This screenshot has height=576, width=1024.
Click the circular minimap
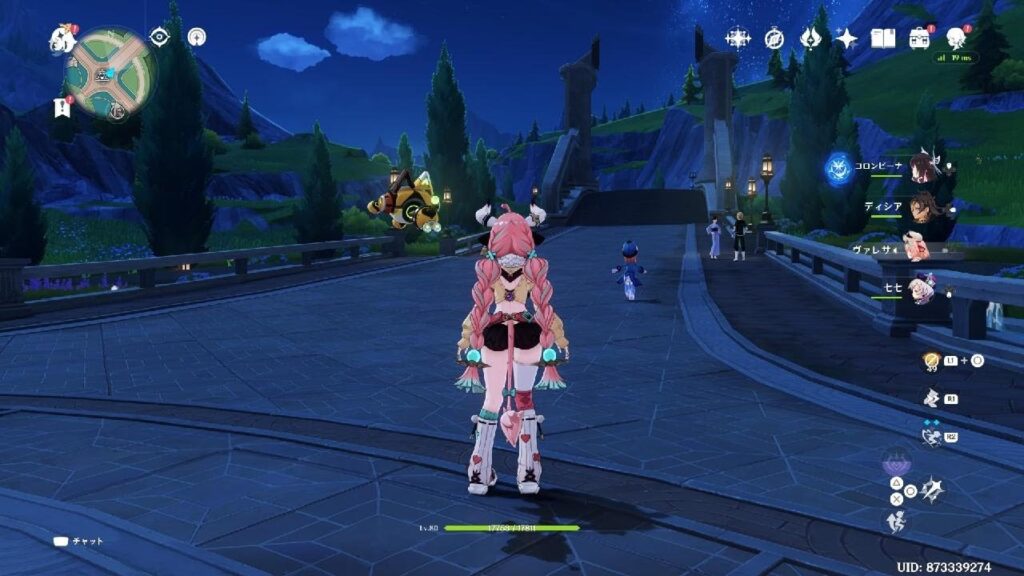pos(110,72)
